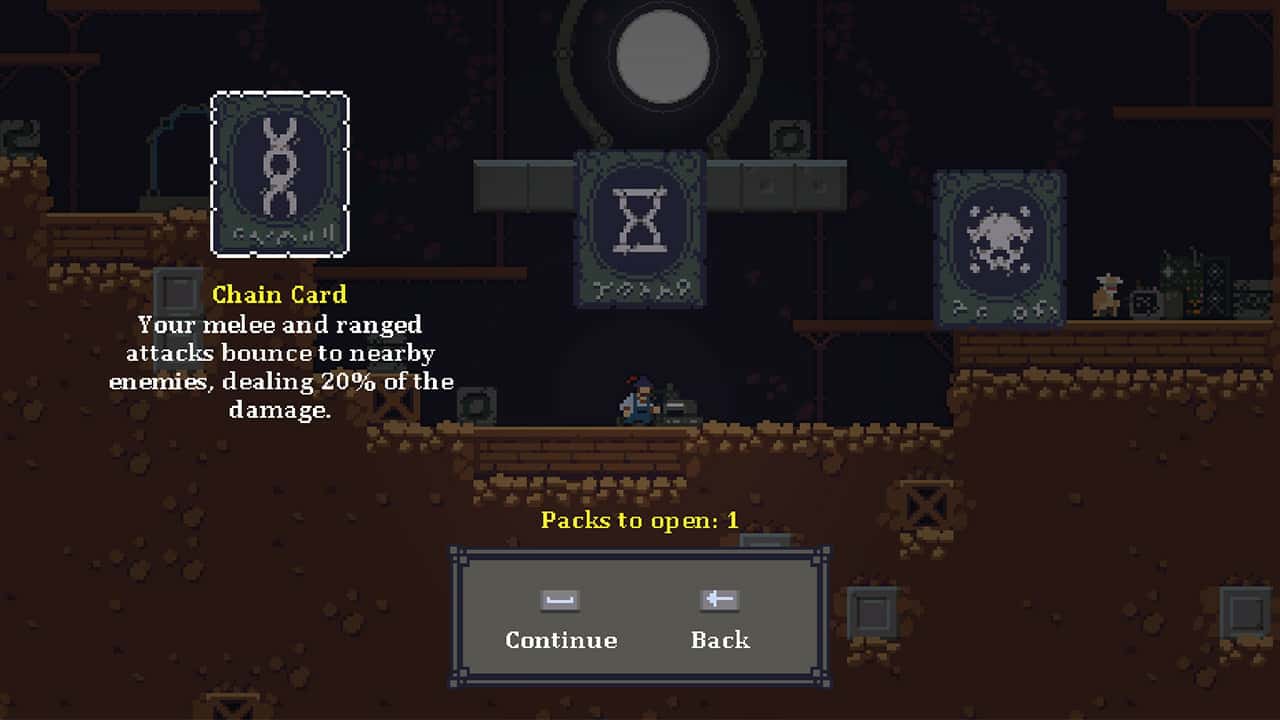Click the spacebar key icon above Continue
The height and width of the screenshot is (720, 1280).
click(x=560, y=600)
